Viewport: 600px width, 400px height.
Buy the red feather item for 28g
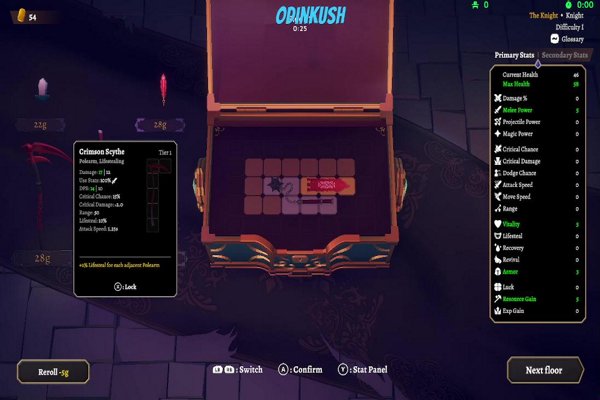click(162, 92)
